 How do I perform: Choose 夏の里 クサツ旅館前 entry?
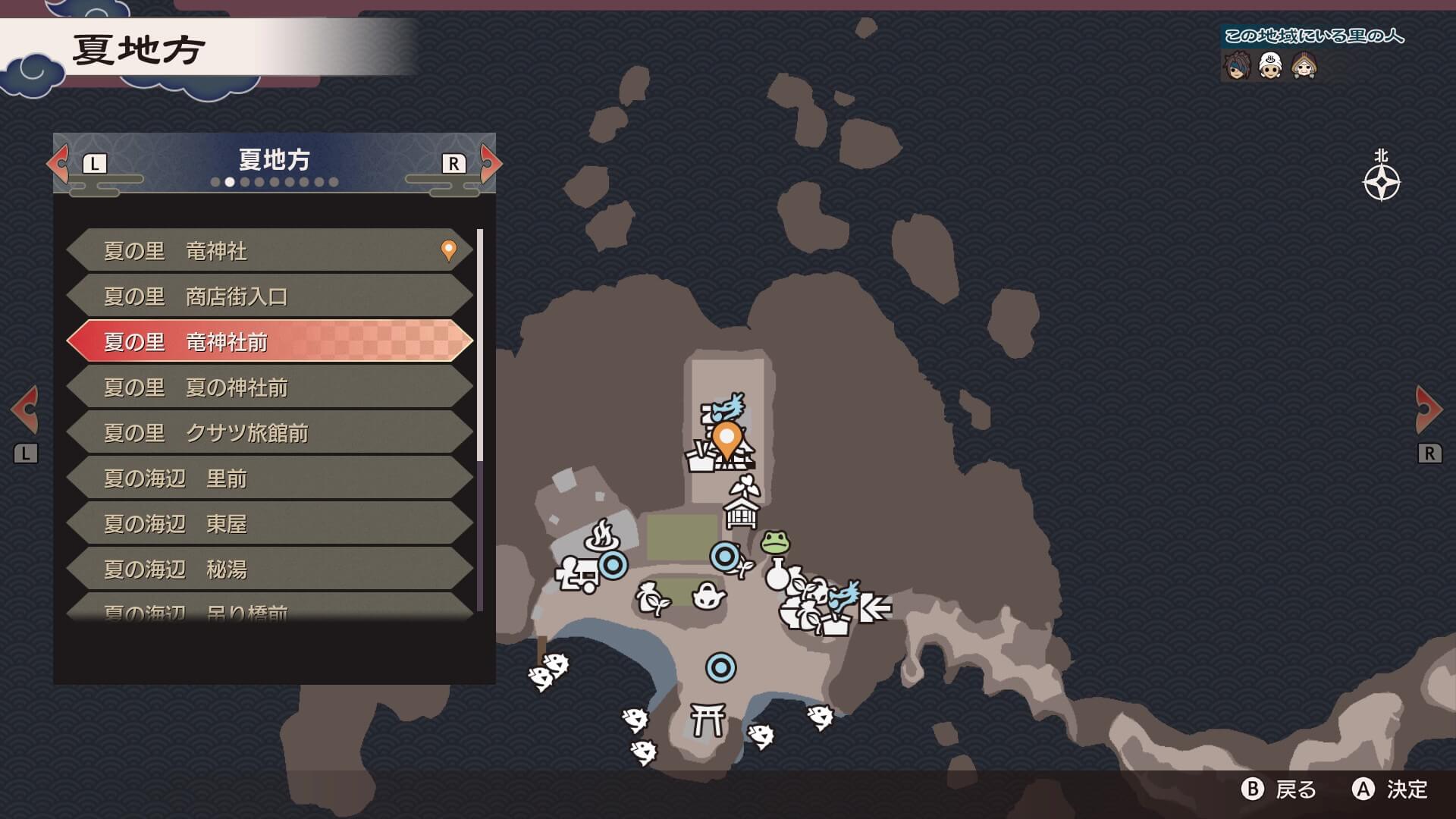[269, 433]
